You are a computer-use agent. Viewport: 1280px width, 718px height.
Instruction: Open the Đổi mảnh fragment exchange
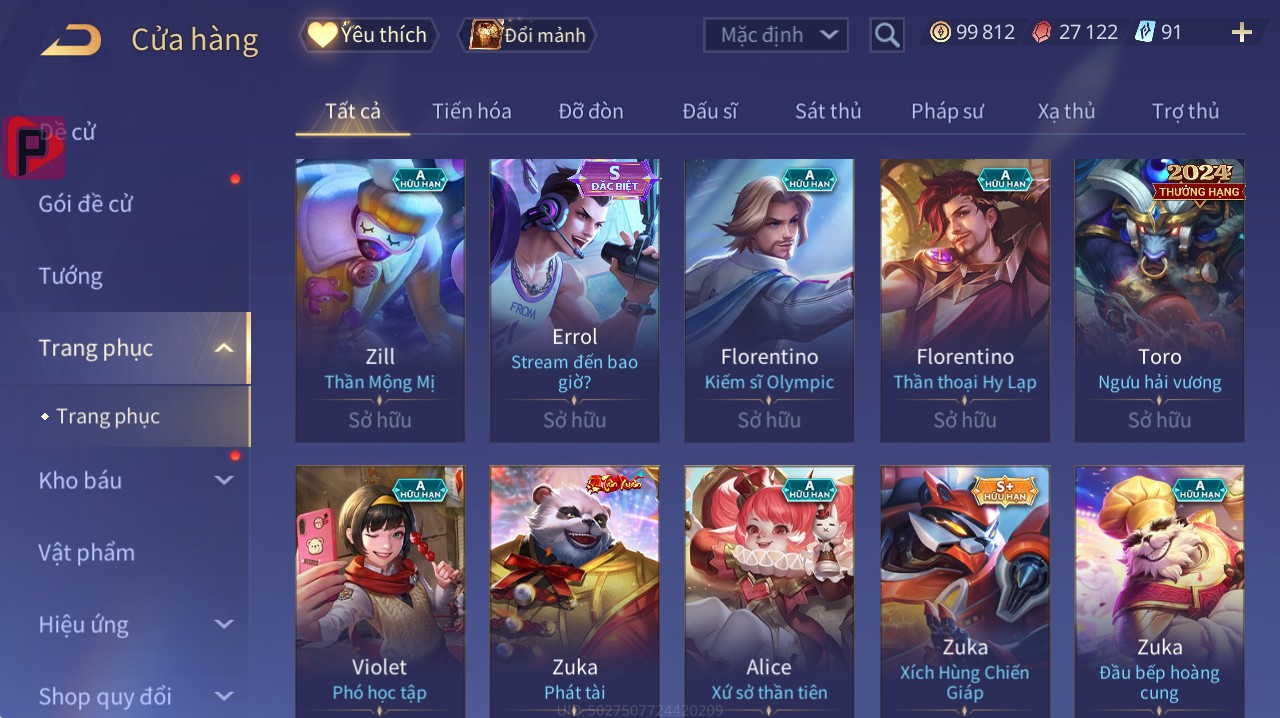coord(528,35)
